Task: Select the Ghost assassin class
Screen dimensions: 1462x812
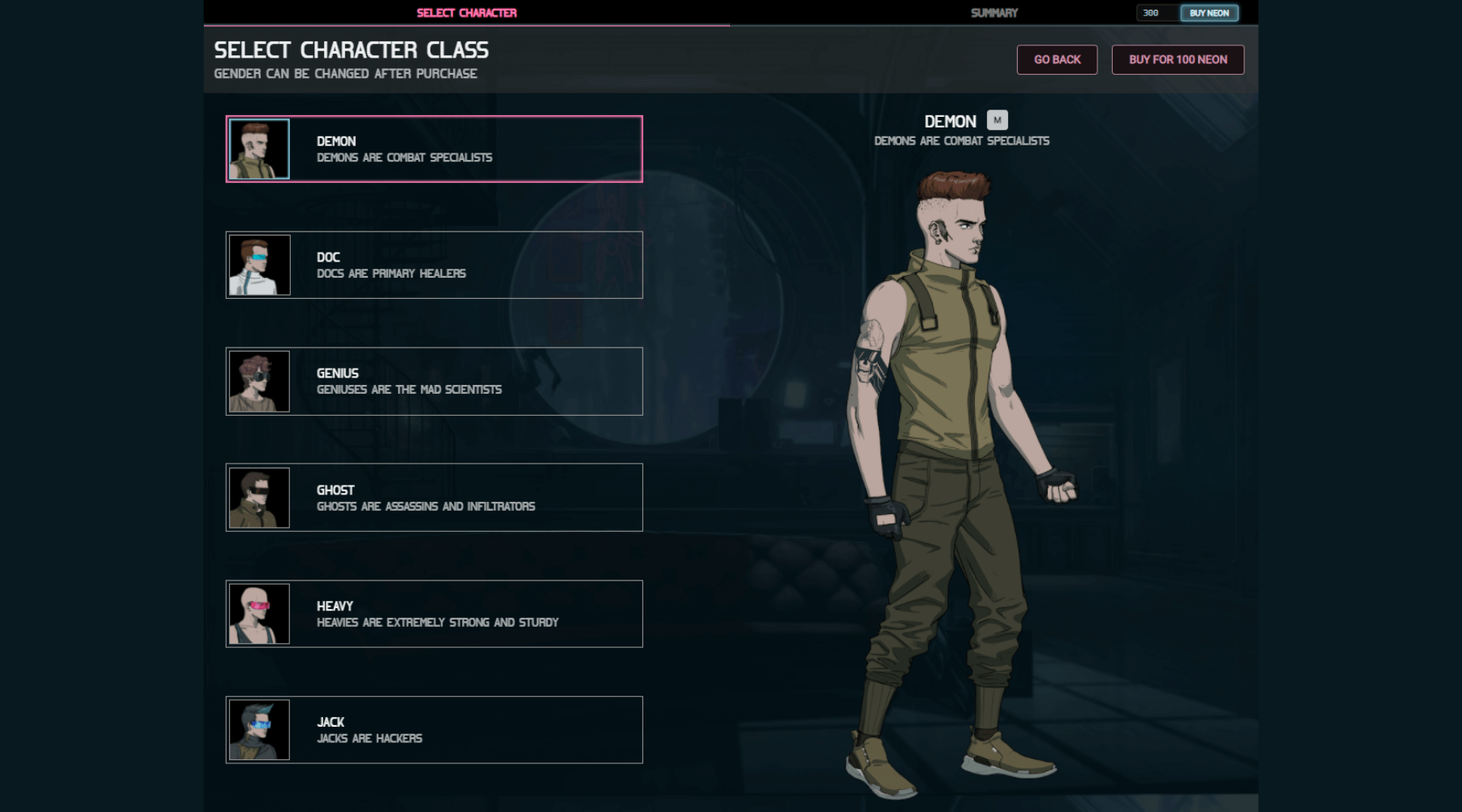Action: (434, 498)
